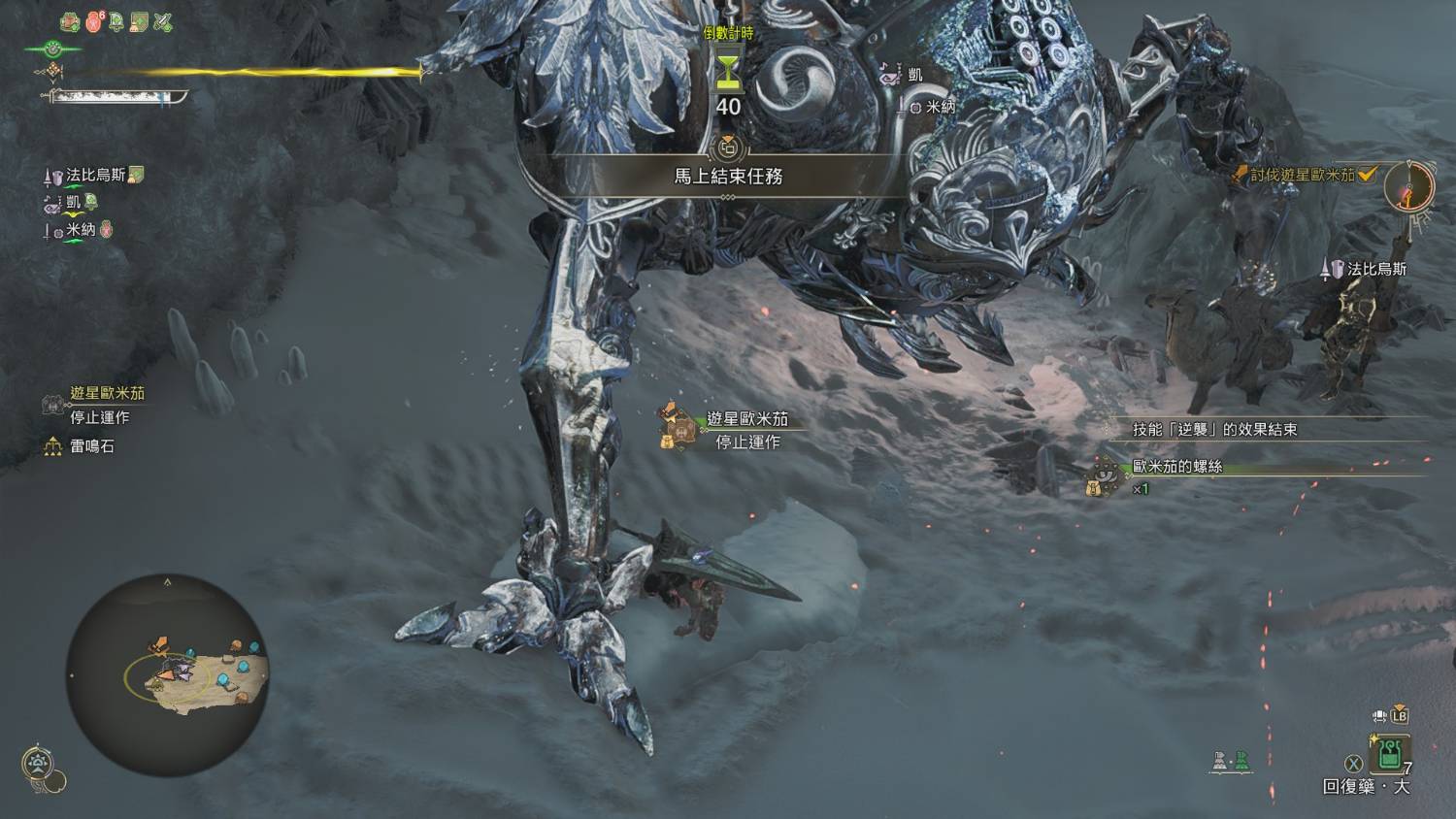The image size is (1456, 819).
Task: Select the 遊星歐米茄 target entry on the left
Action: point(107,394)
